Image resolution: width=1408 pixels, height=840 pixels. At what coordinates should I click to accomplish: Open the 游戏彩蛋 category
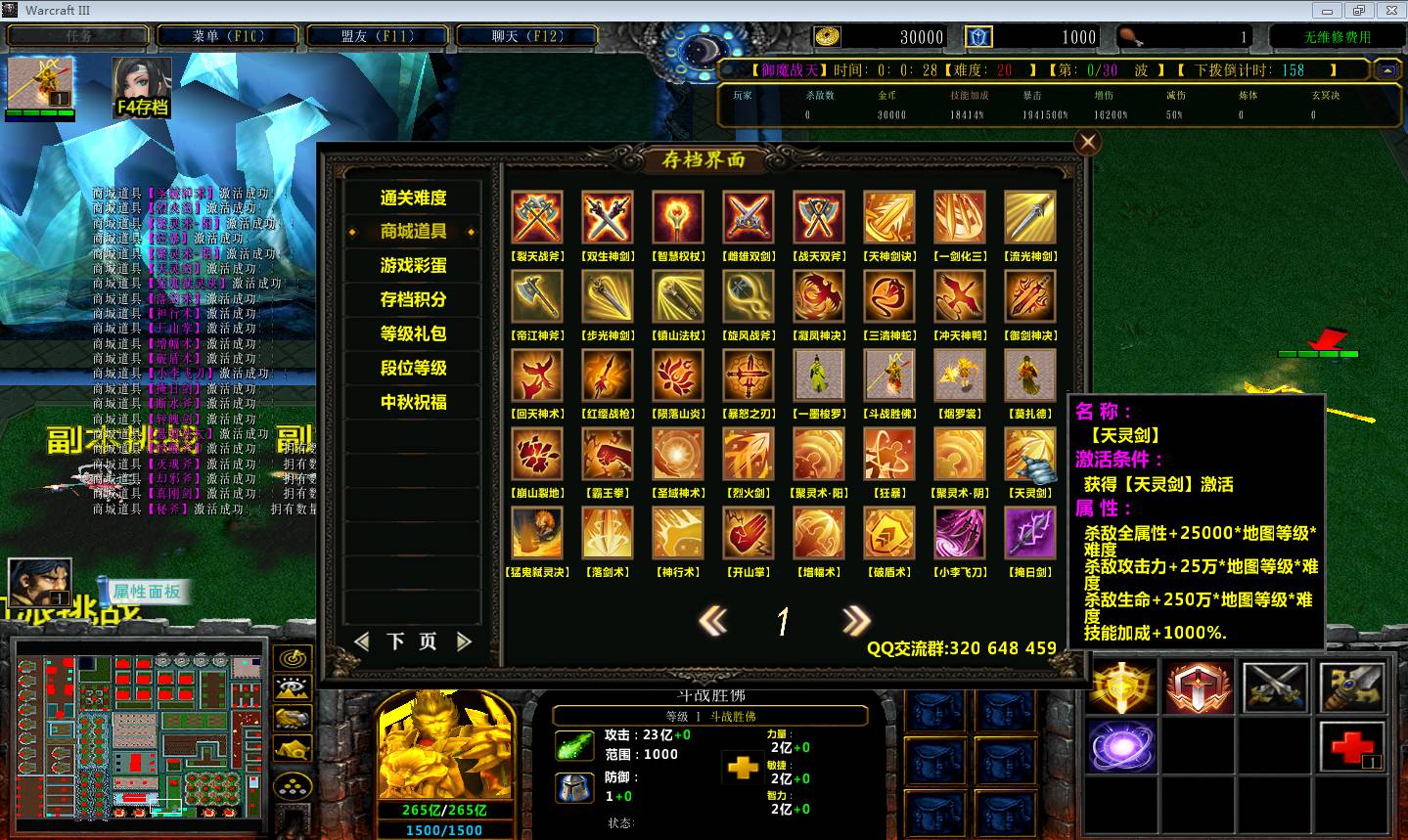(413, 266)
